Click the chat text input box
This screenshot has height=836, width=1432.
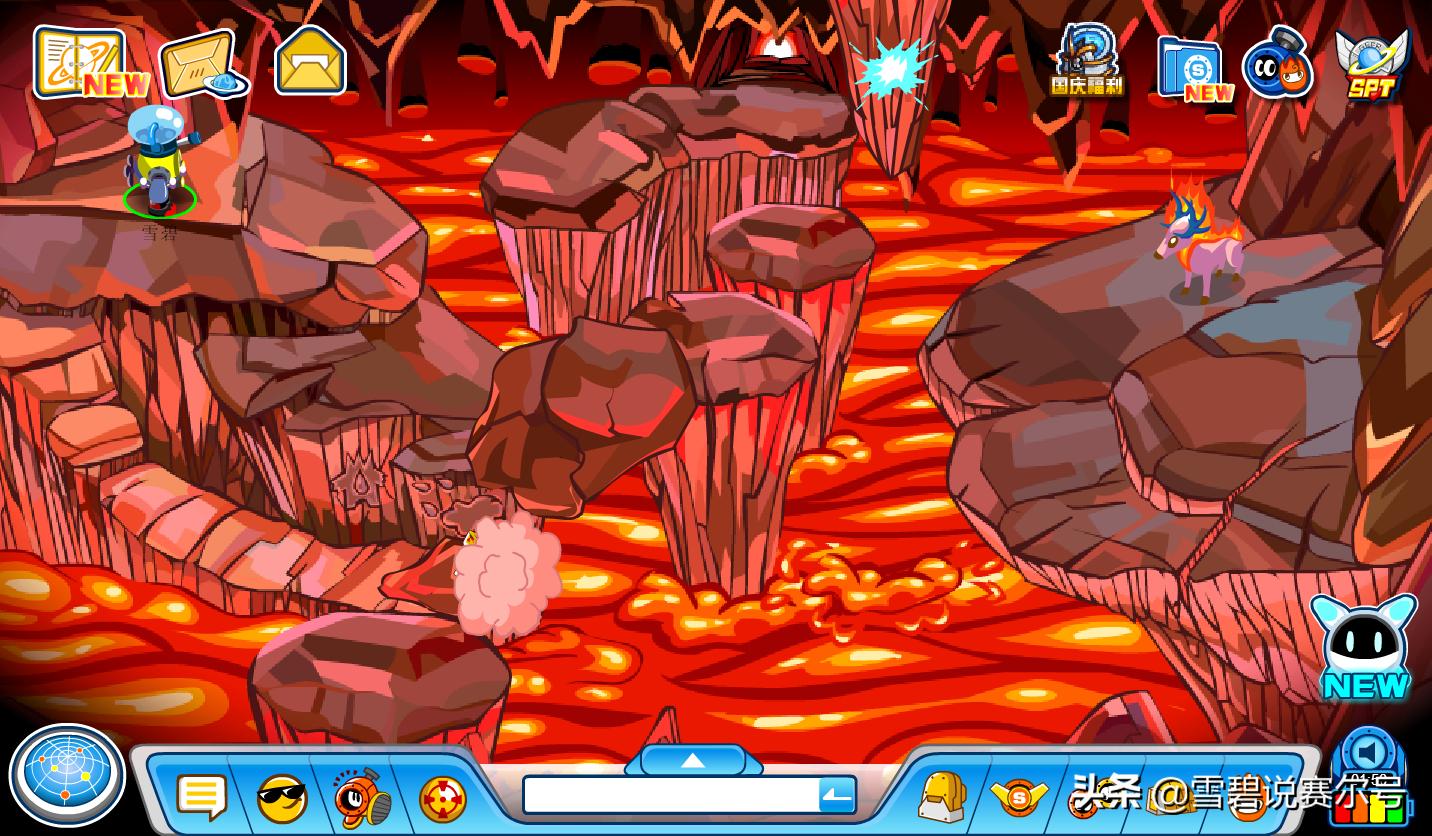670,796
